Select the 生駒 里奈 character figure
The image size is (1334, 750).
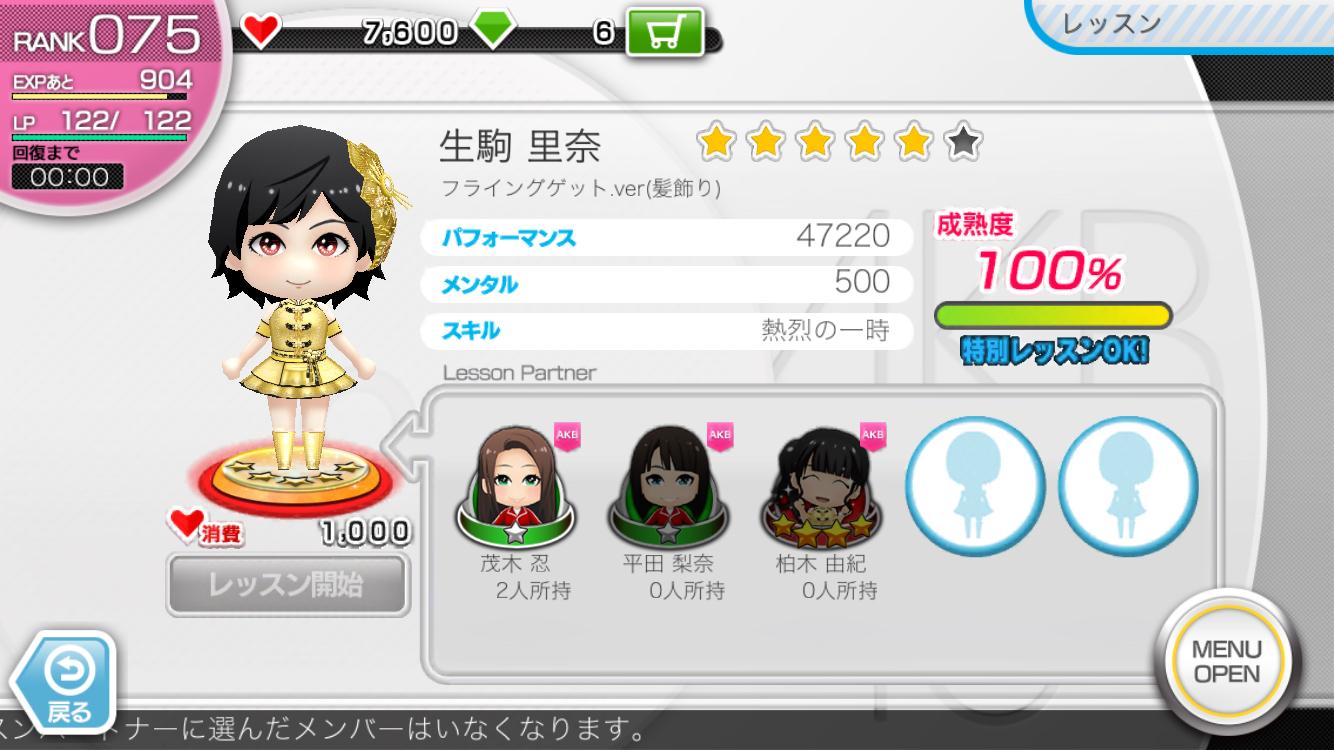pyautogui.click(x=302, y=300)
